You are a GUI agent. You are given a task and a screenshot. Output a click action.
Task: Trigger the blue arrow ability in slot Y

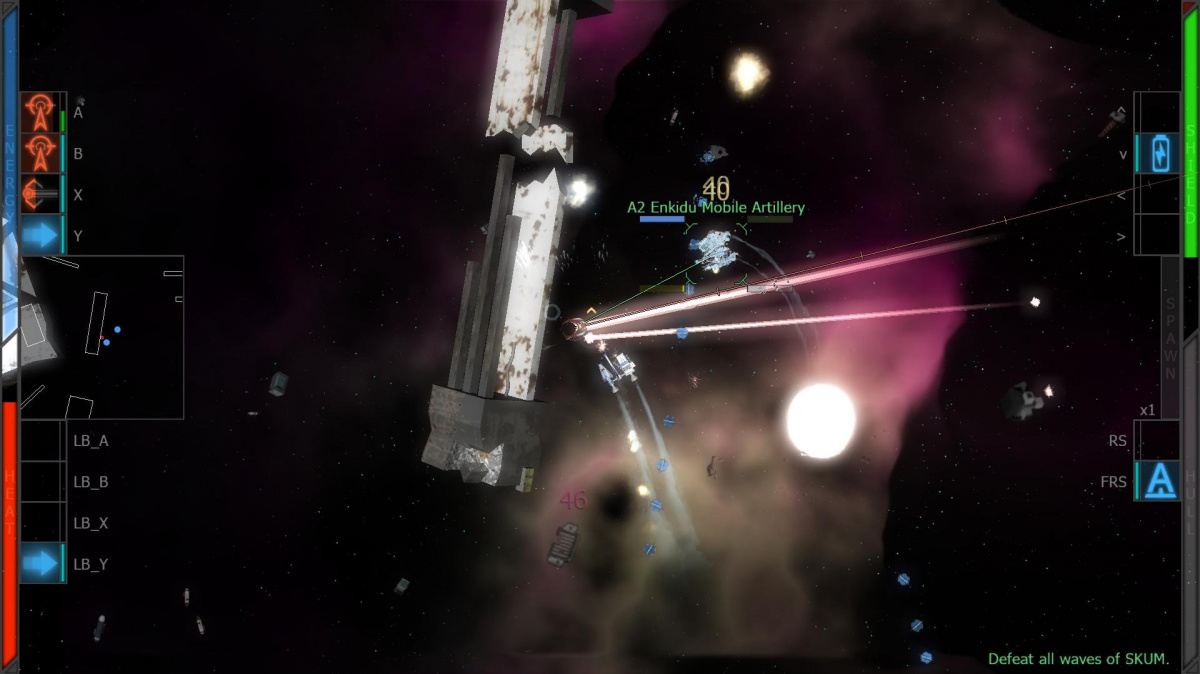click(41, 236)
